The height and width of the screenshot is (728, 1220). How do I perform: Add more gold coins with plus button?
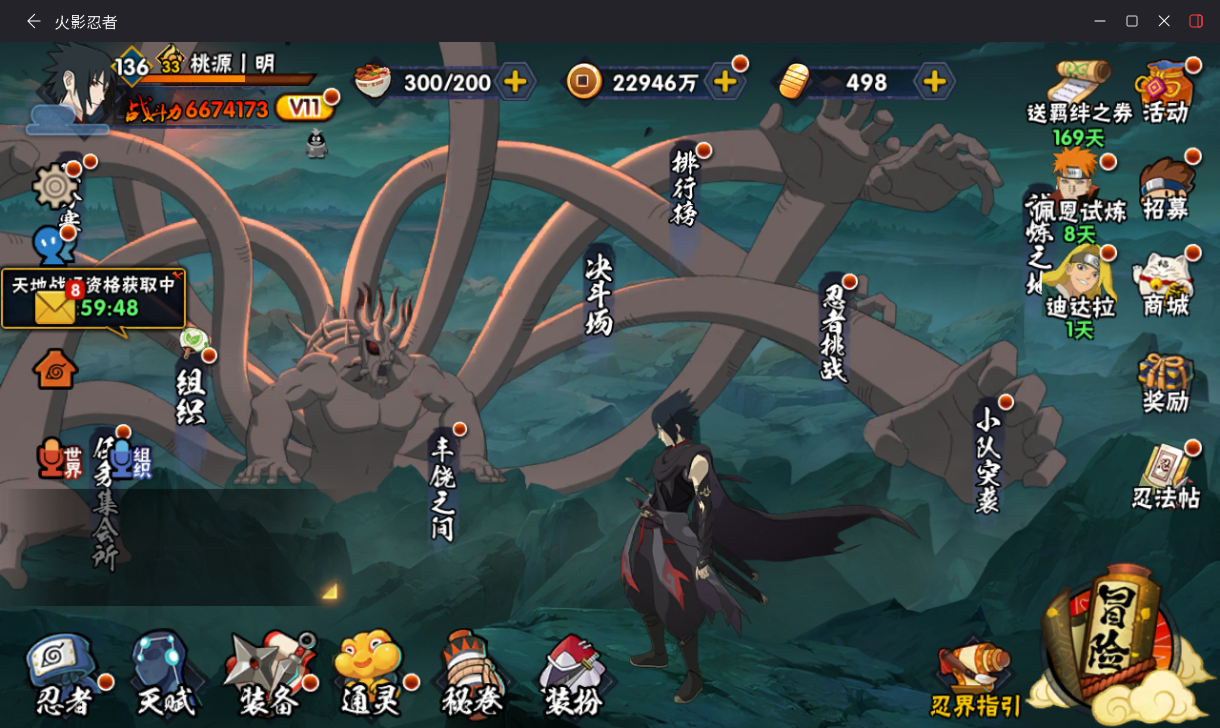click(x=725, y=82)
